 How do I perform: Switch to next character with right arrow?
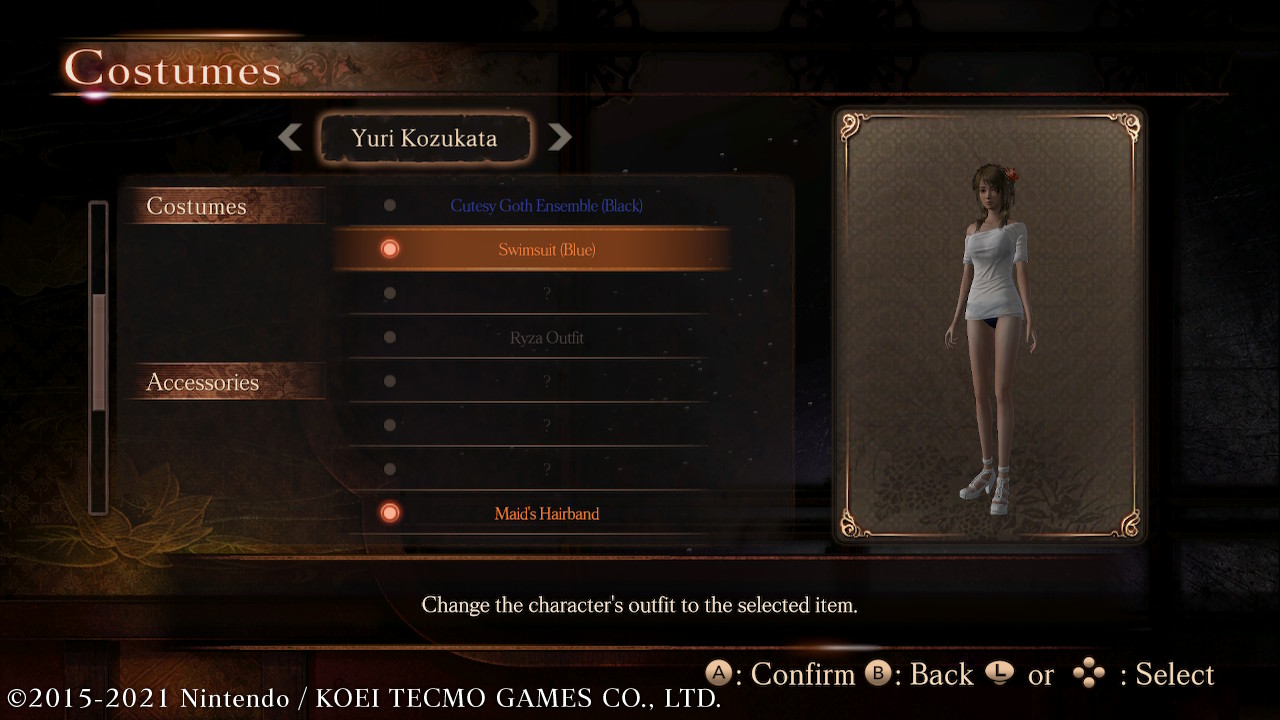[560, 137]
